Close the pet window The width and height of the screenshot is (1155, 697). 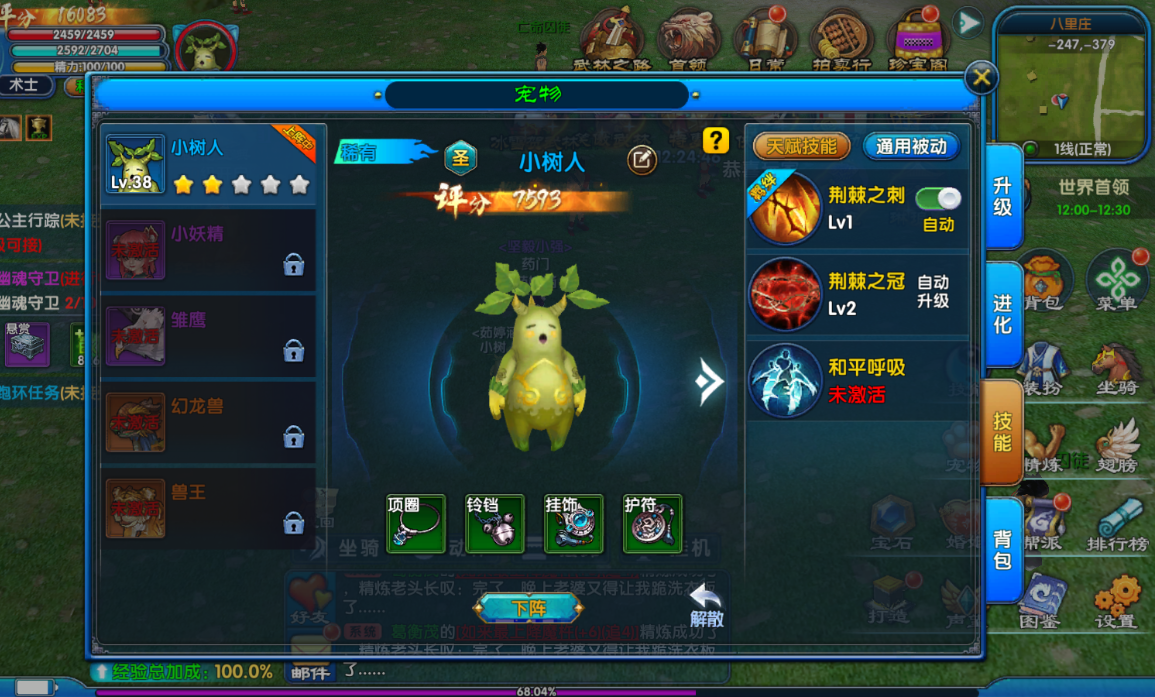click(981, 77)
